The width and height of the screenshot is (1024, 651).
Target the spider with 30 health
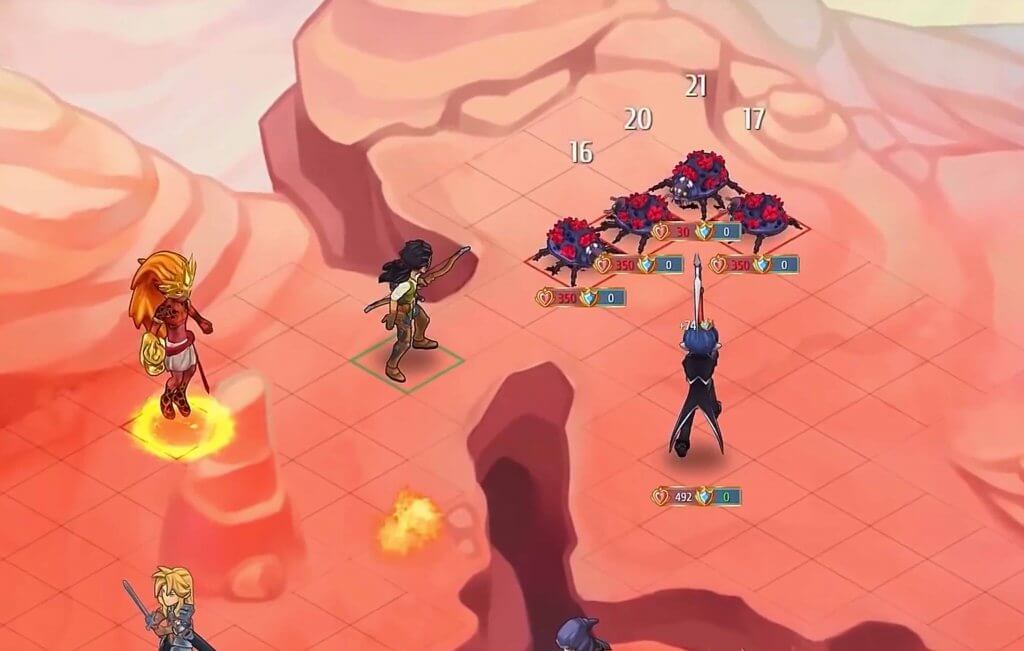tap(700, 182)
